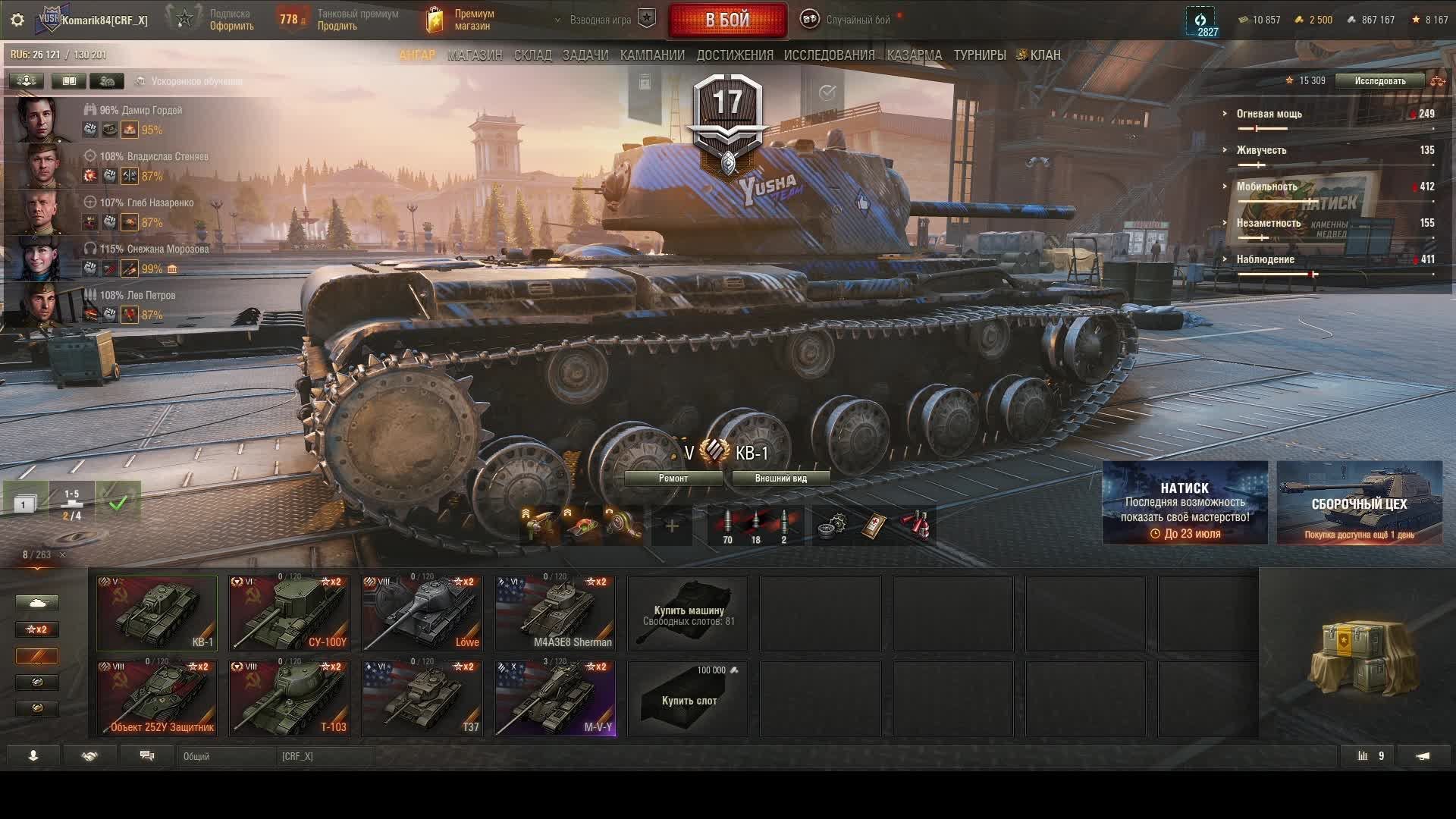Open the НАТИСК event banner
The height and width of the screenshot is (819, 1456).
click(x=1185, y=503)
